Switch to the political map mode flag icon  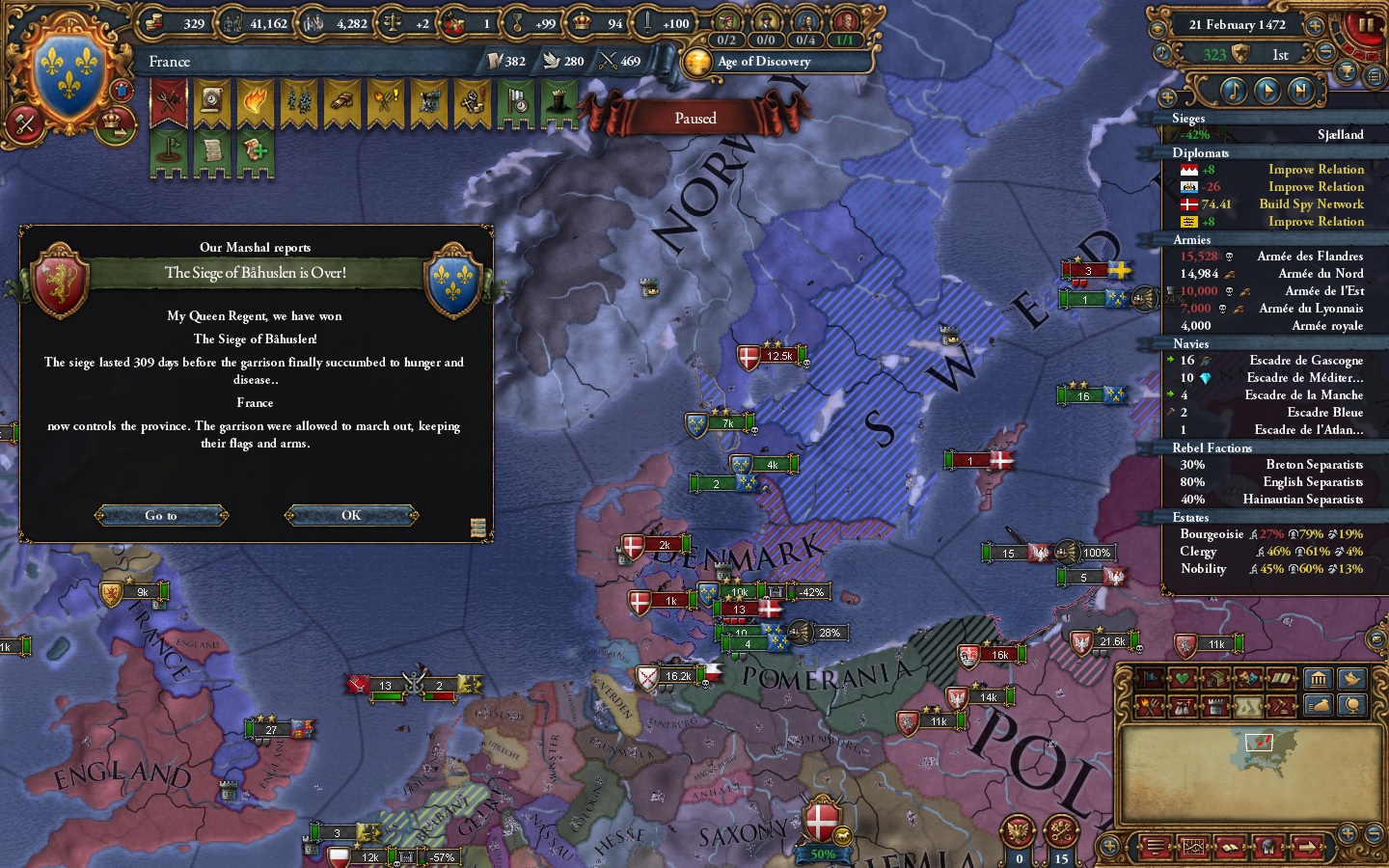pyautogui.click(x=1151, y=677)
